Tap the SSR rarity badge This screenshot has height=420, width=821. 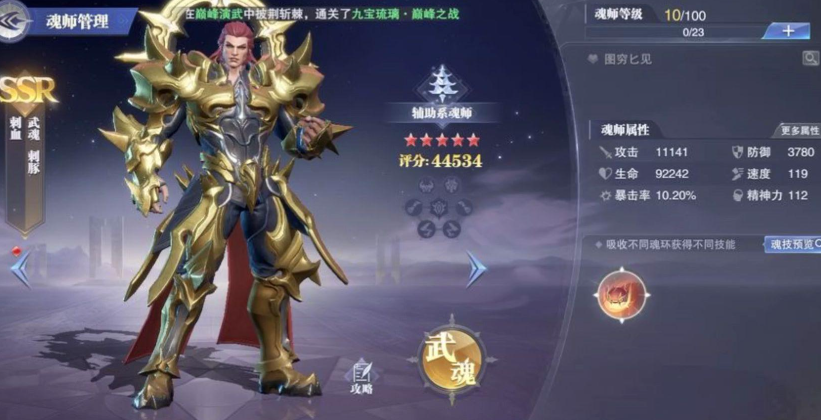pyautogui.click(x=27, y=90)
